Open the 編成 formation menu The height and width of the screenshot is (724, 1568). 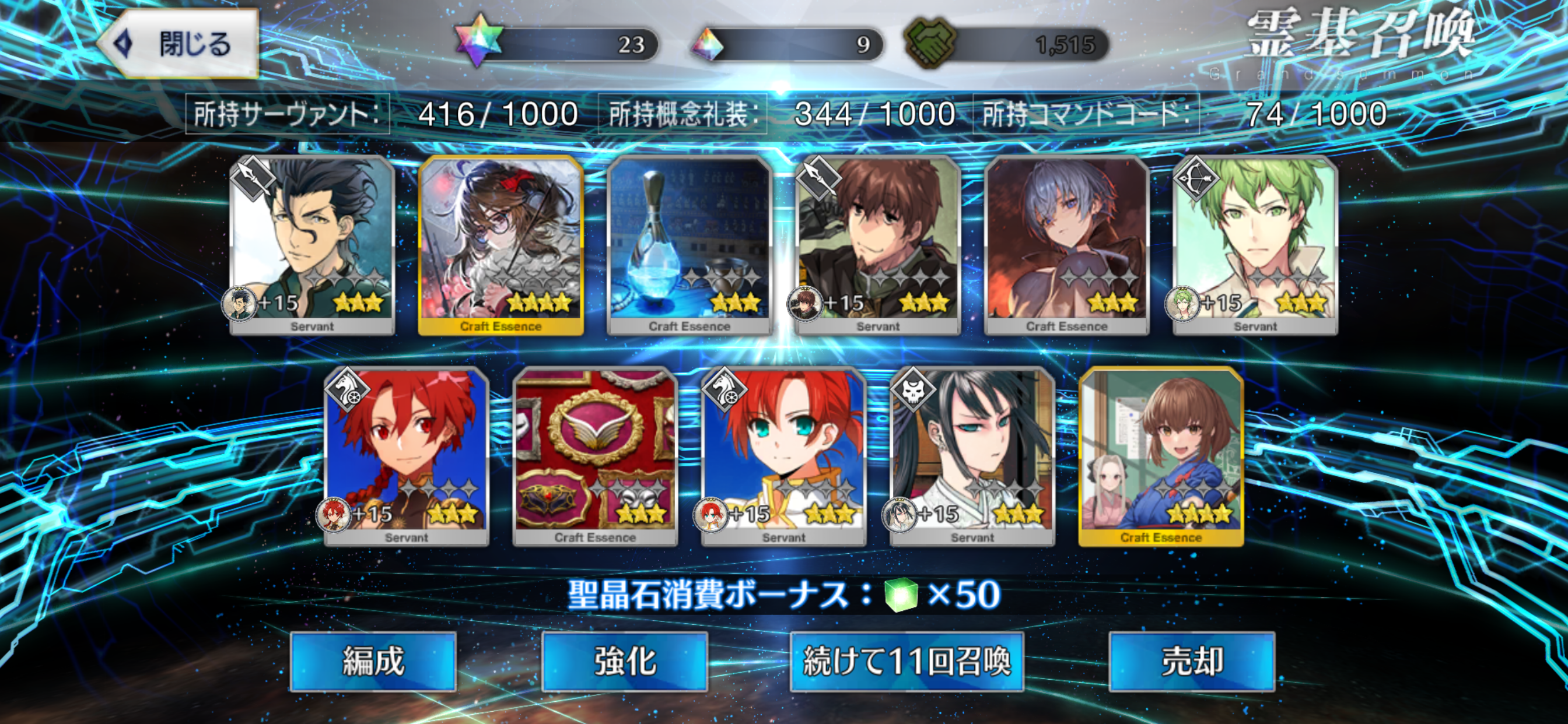373,661
